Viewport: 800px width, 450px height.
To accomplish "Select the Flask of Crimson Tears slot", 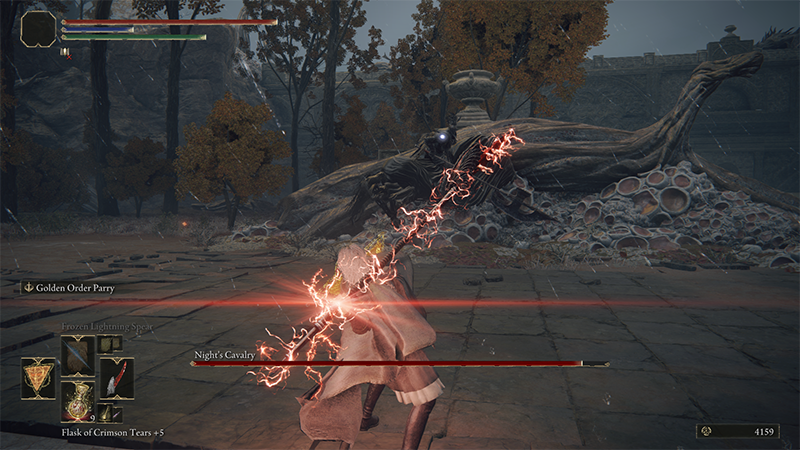I will pyautogui.click(x=77, y=401).
